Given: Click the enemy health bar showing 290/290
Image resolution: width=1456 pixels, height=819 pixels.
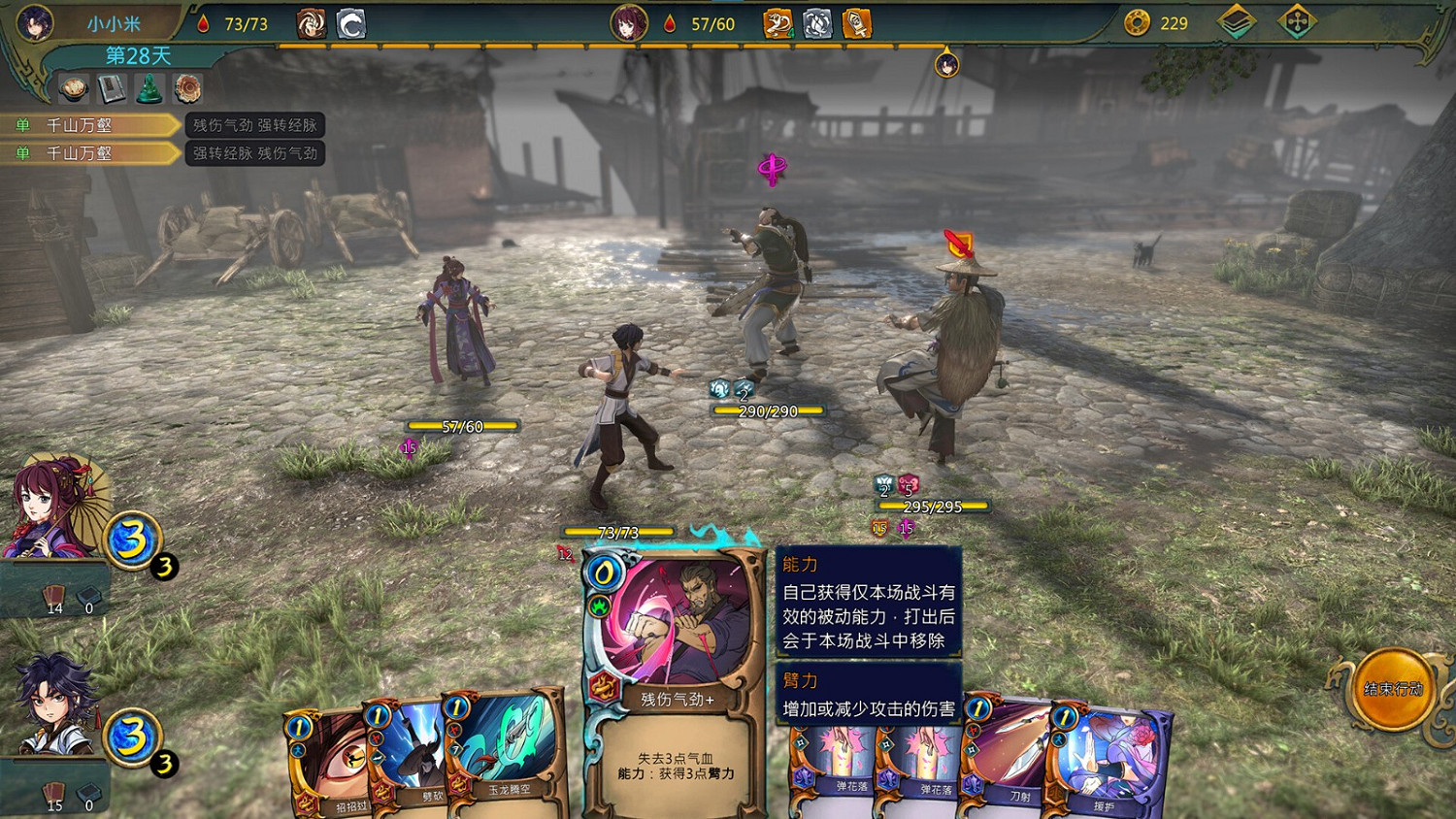Looking at the screenshot, I should 767,410.
